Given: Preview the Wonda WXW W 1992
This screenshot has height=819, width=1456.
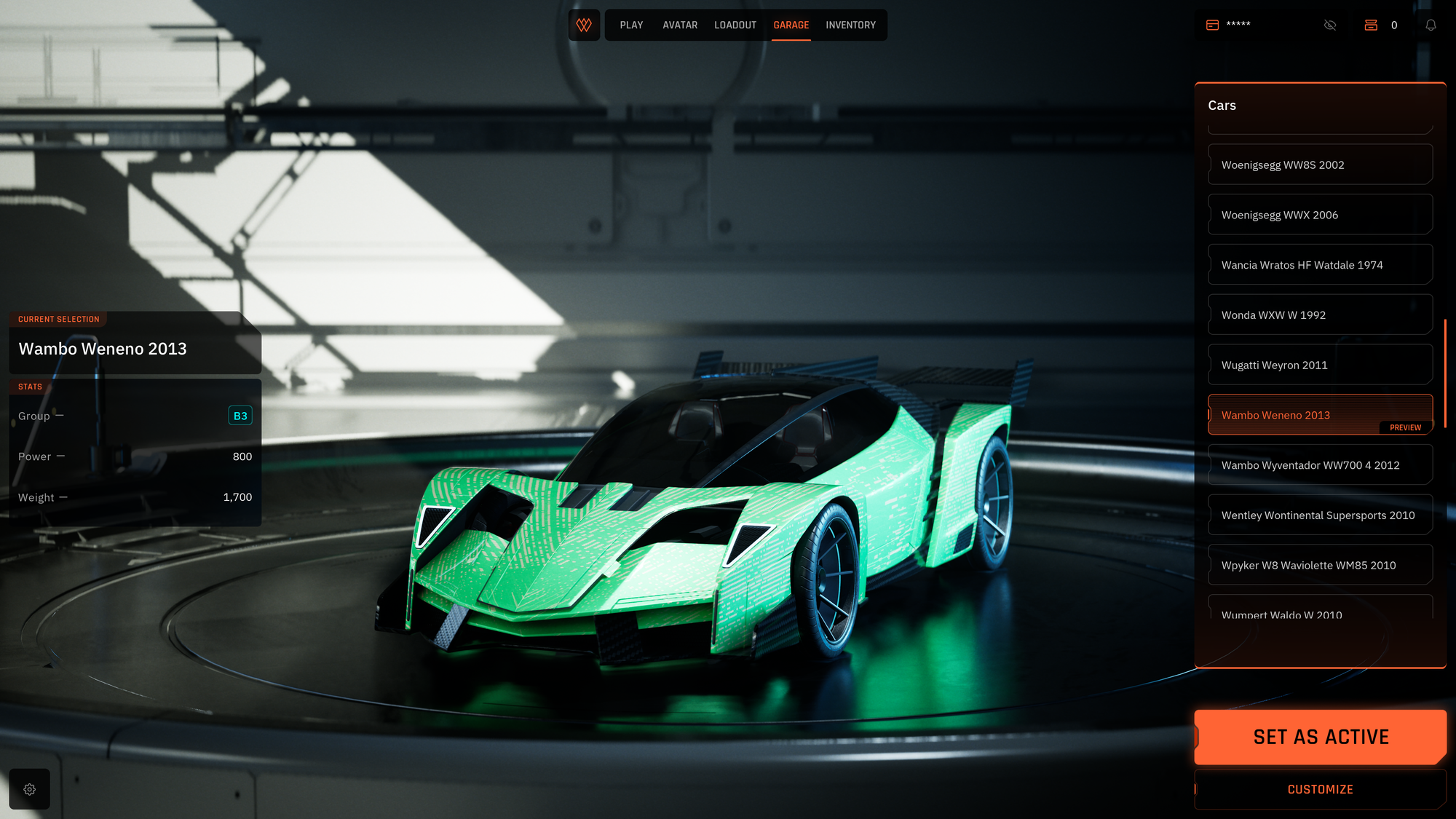Looking at the screenshot, I should (x=1320, y=314).
